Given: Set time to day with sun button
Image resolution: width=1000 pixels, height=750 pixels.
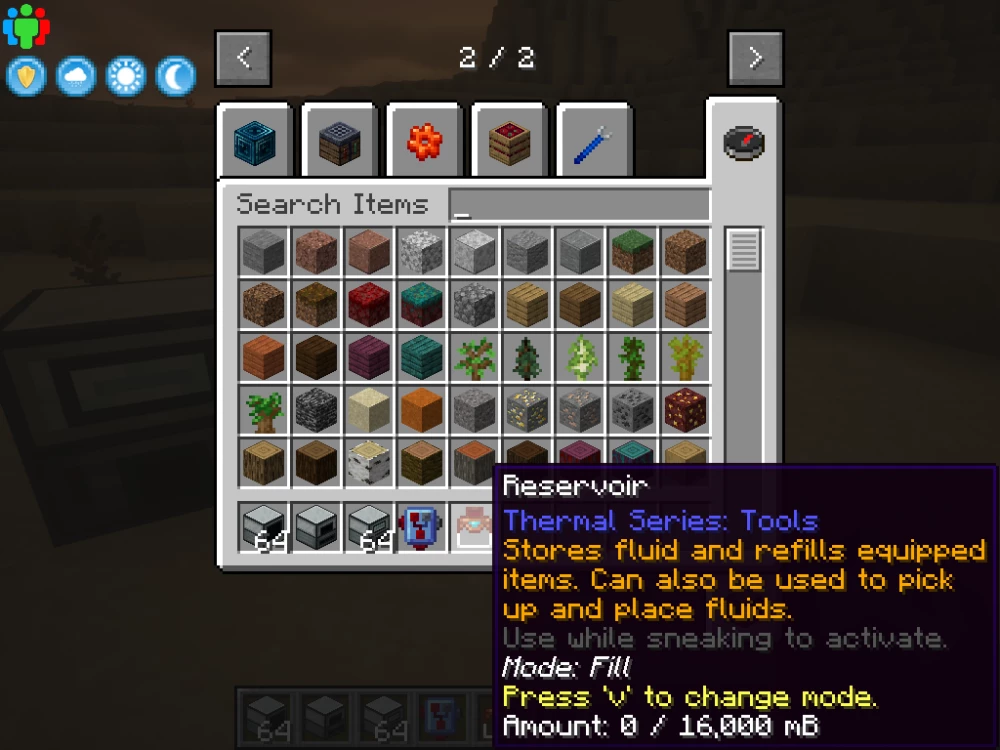Looking at the screenshot, I should (126, 77).
